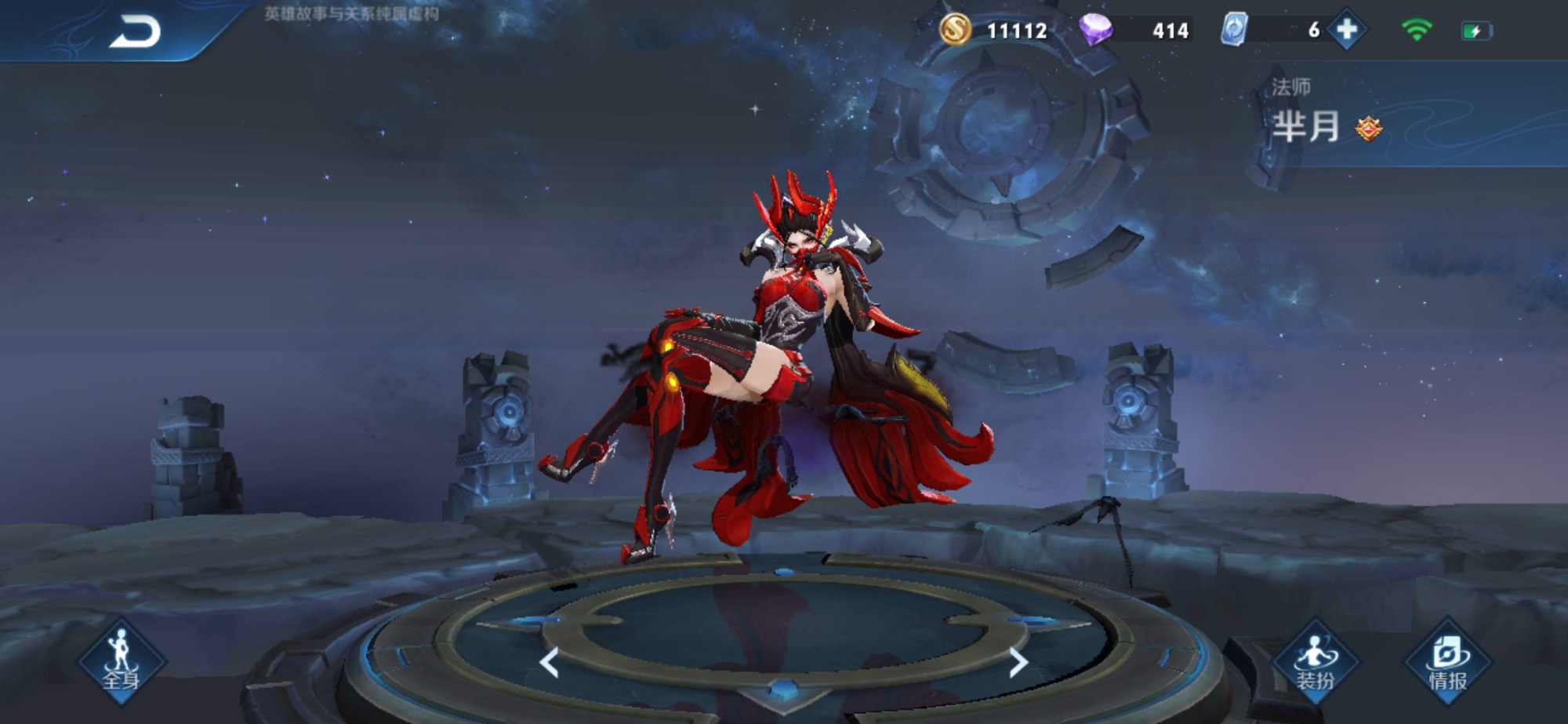
Task: Click the blue ticket currency icon
Action: pyautogui.click(x=1233, y=31)
